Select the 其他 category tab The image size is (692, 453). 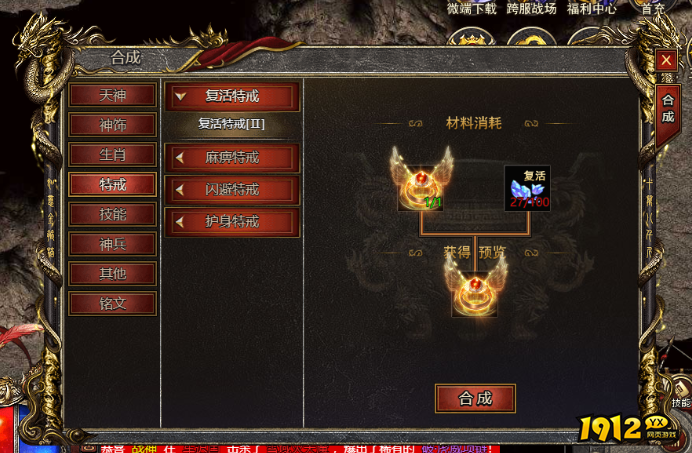pyautogui.click(x=112, y=274)
